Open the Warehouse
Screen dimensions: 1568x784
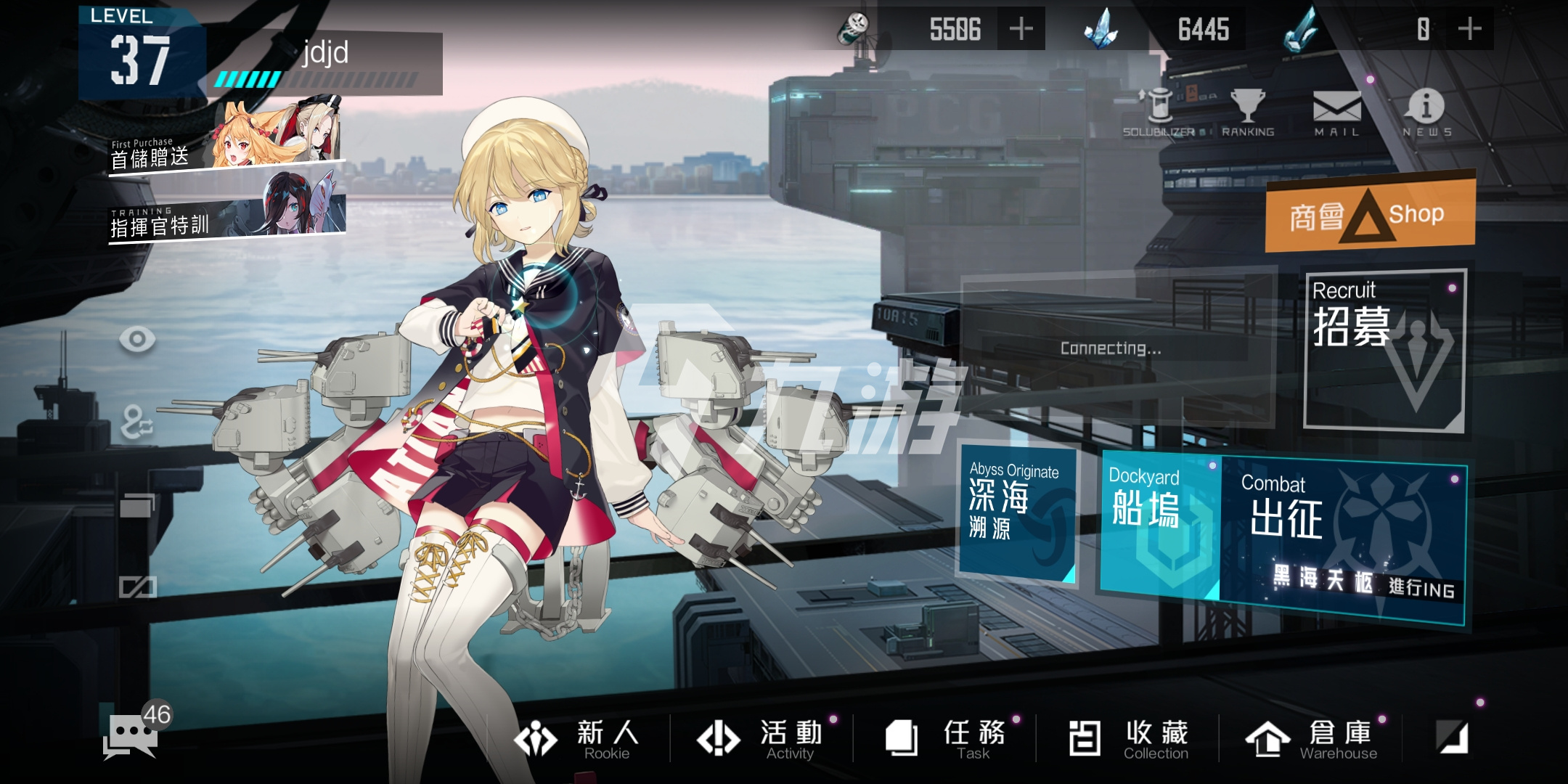point(1312,739)
